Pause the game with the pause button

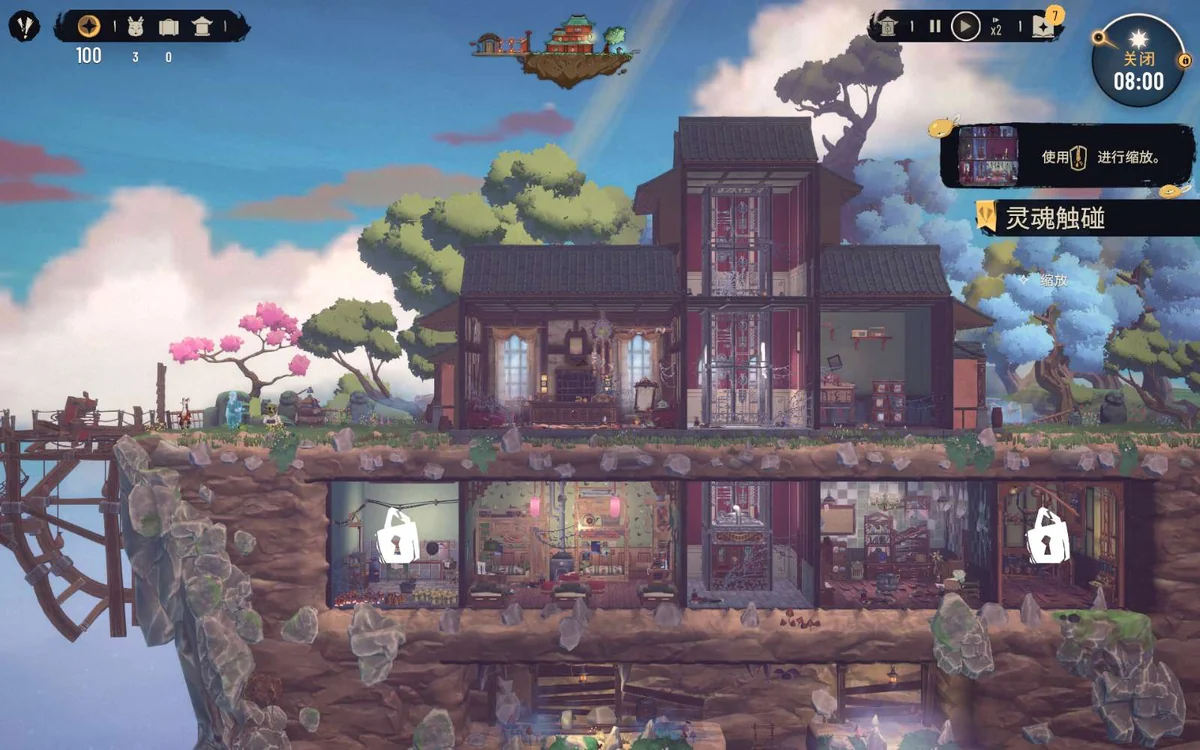935,27
